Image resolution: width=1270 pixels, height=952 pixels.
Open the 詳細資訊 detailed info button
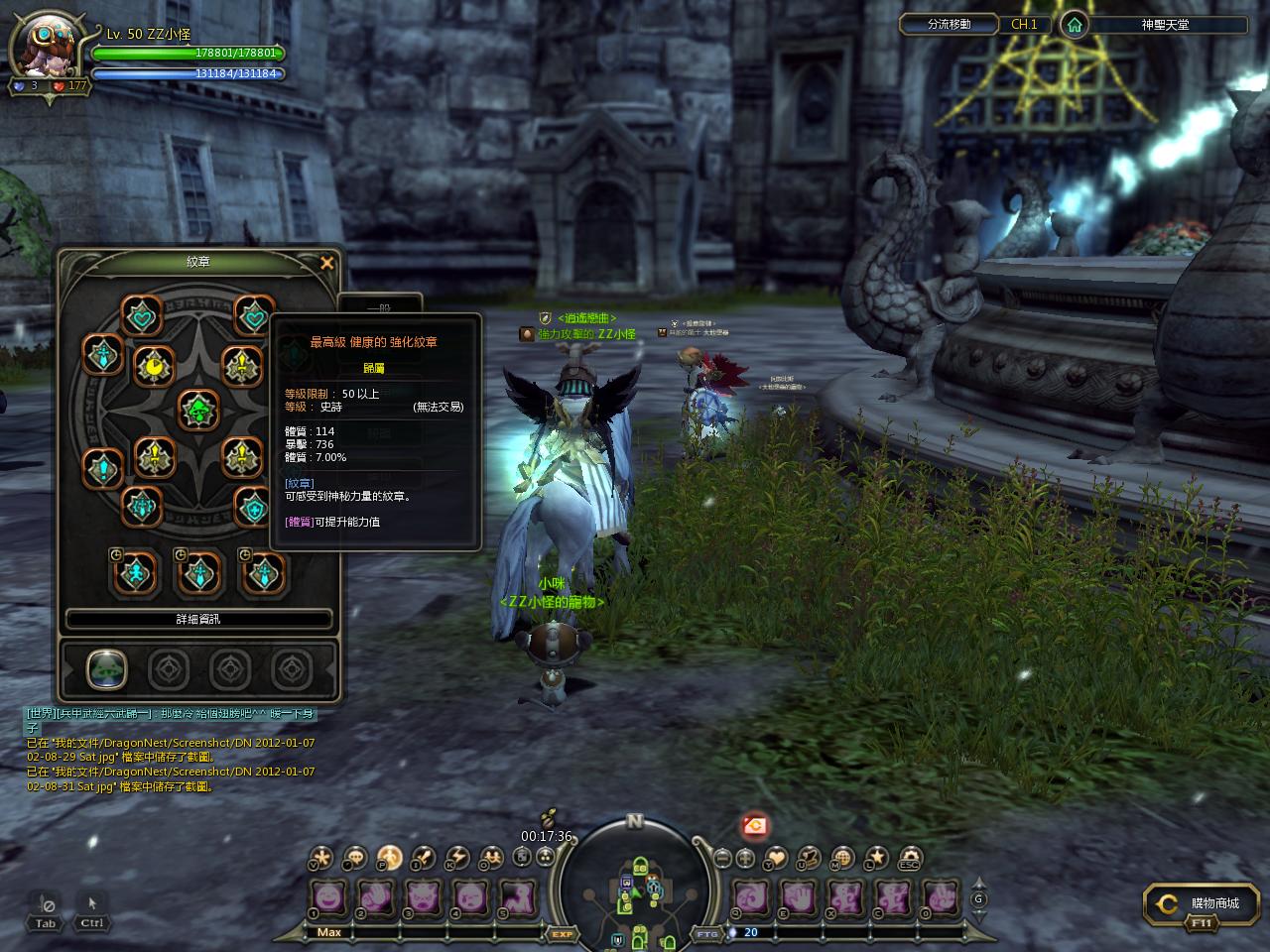click(x=198, y=619)
